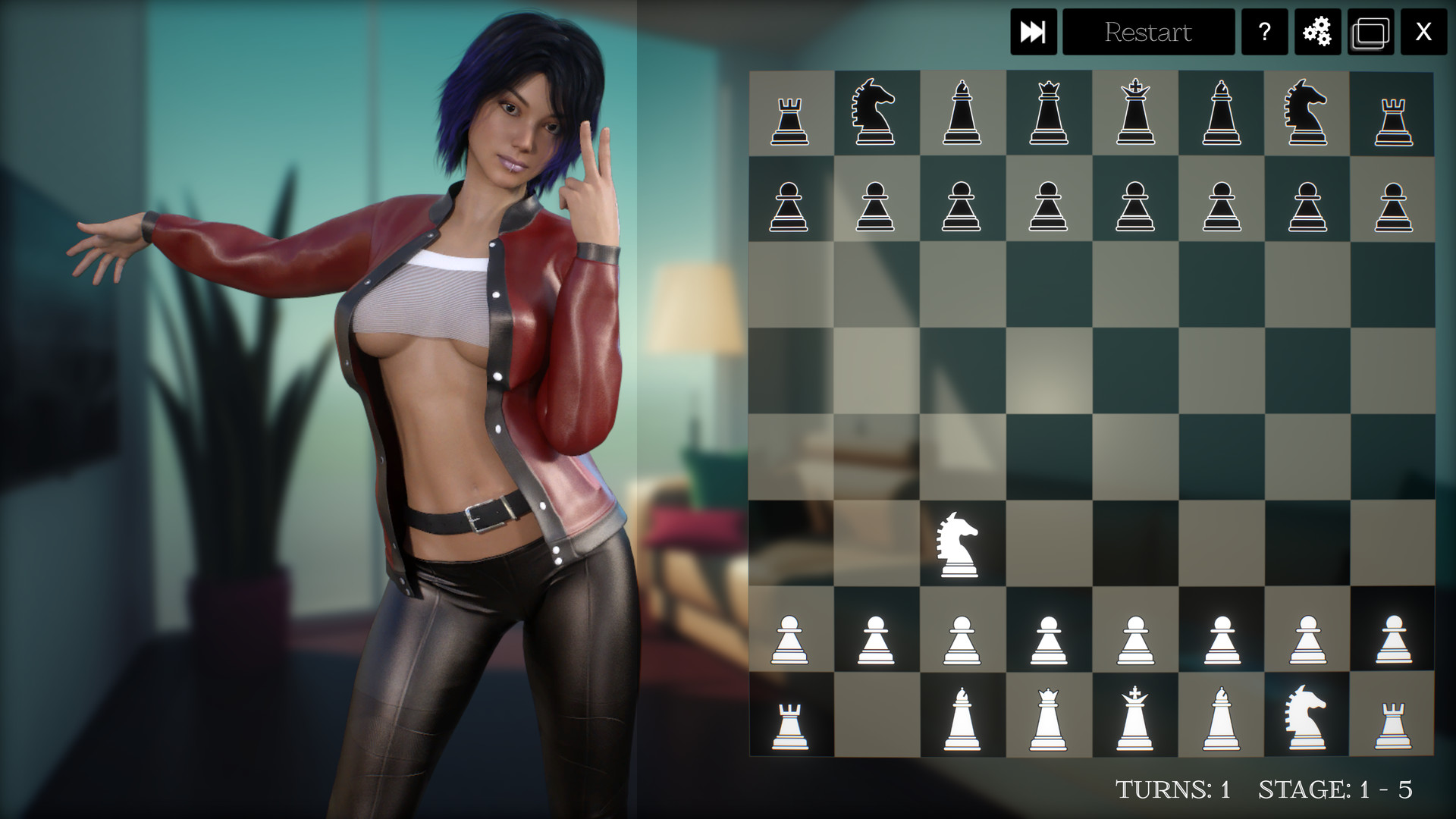
Task: Toggle fullscreen using the stacked windows icon
Action: 1370,32
